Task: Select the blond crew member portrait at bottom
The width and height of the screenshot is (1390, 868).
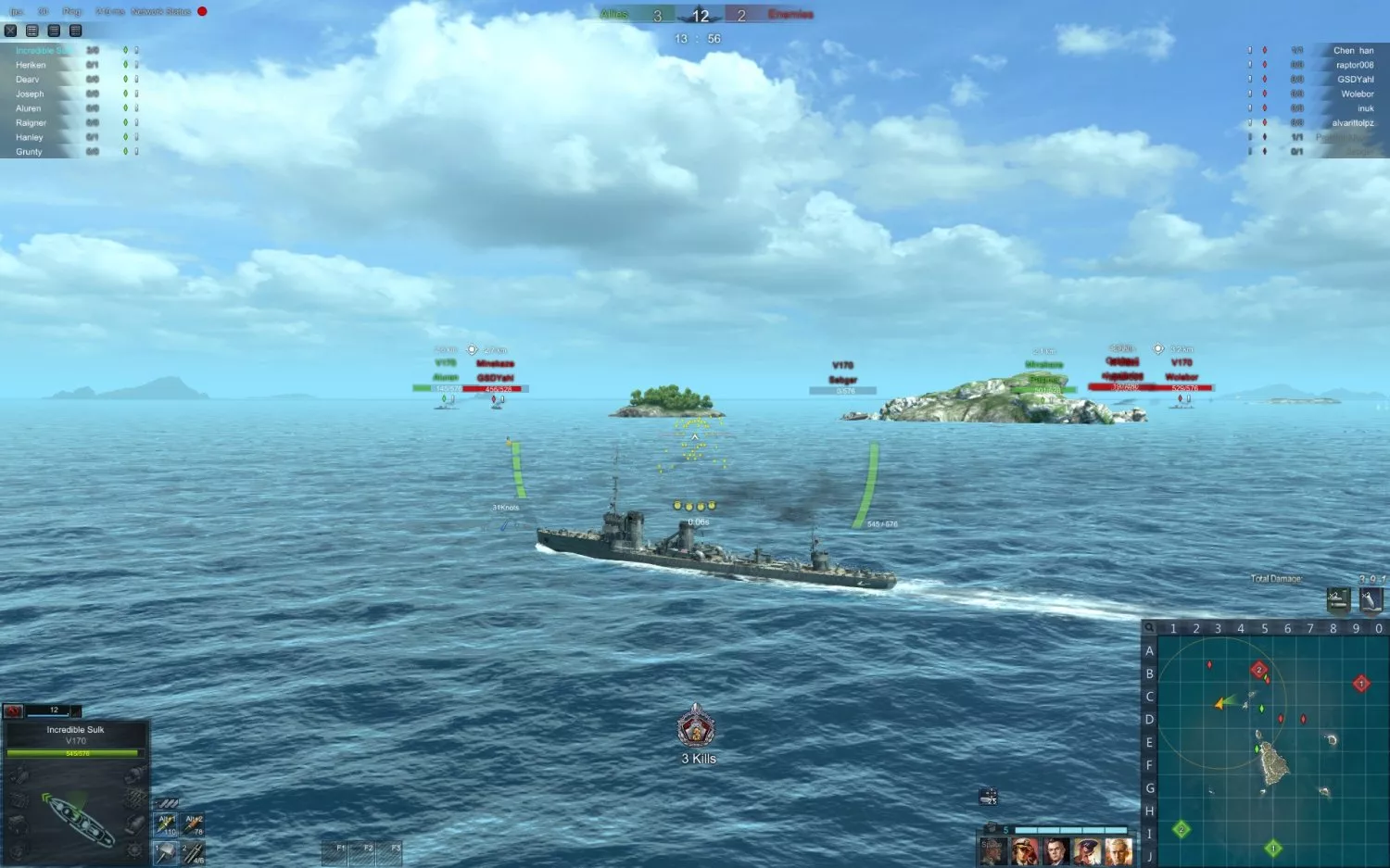Action: point(1118,851)
